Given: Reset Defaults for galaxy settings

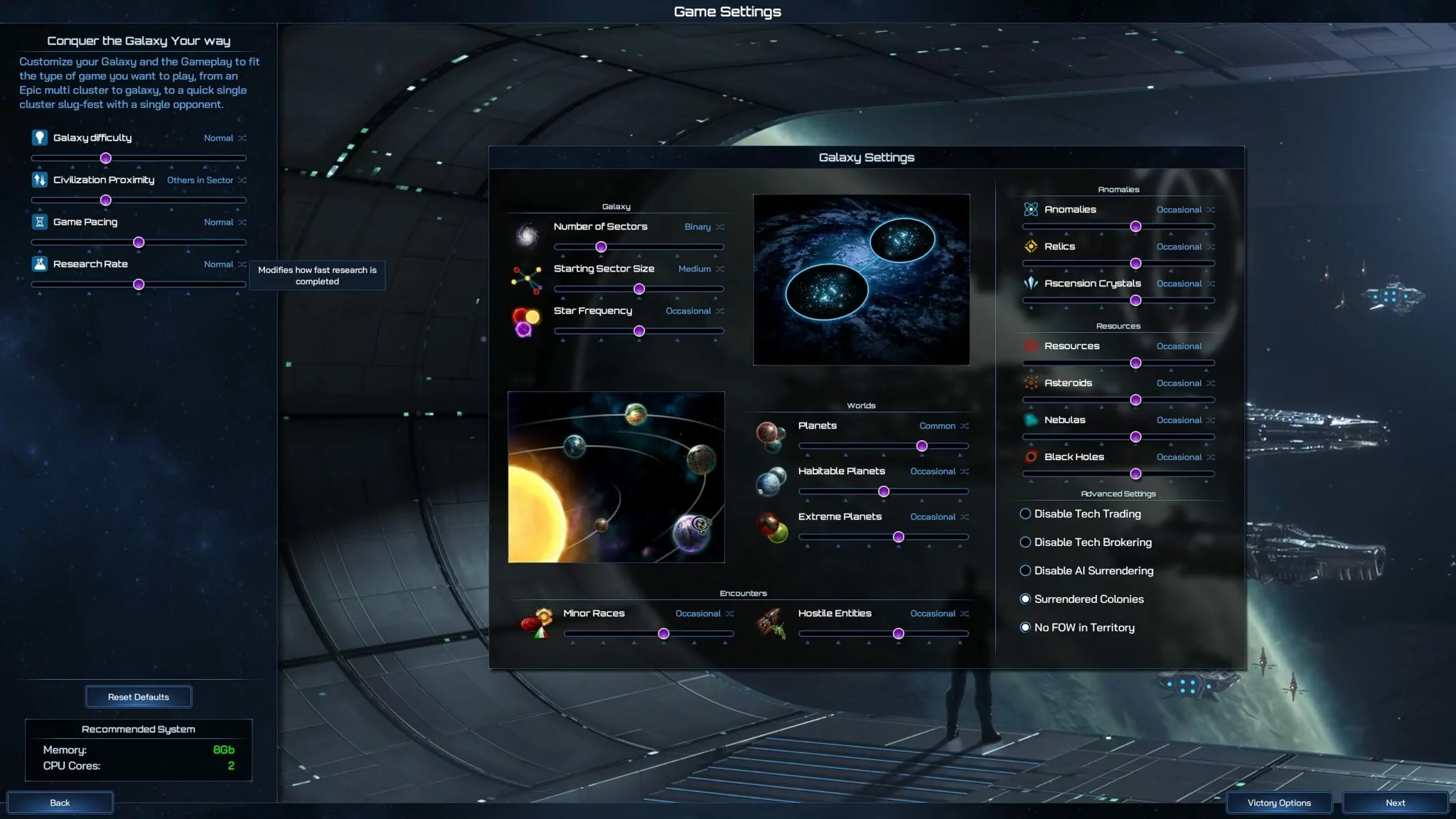Looking at the screenshot, I should pyautogui.click(x=138, y=697).
